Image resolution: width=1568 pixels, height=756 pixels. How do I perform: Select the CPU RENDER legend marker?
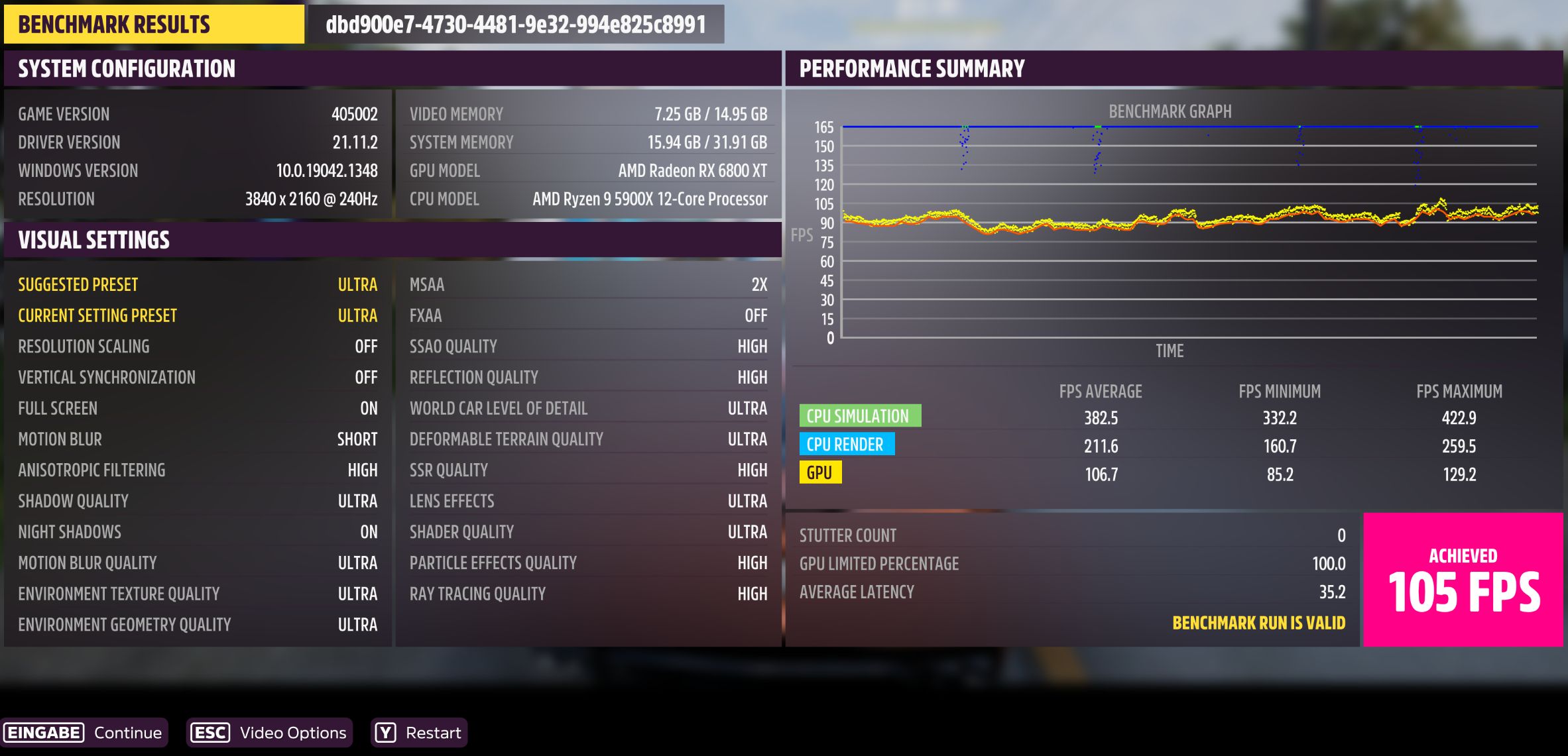pos(847,444)
